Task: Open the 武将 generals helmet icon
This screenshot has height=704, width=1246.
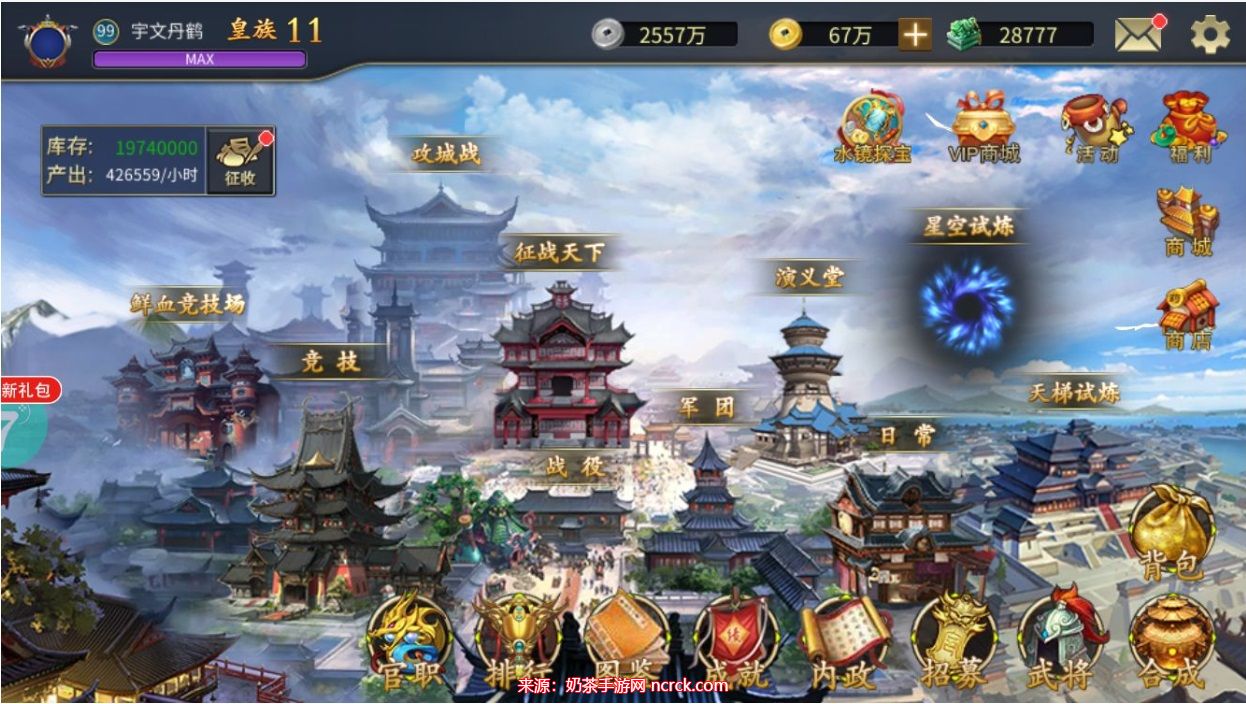Action: 1061,642
